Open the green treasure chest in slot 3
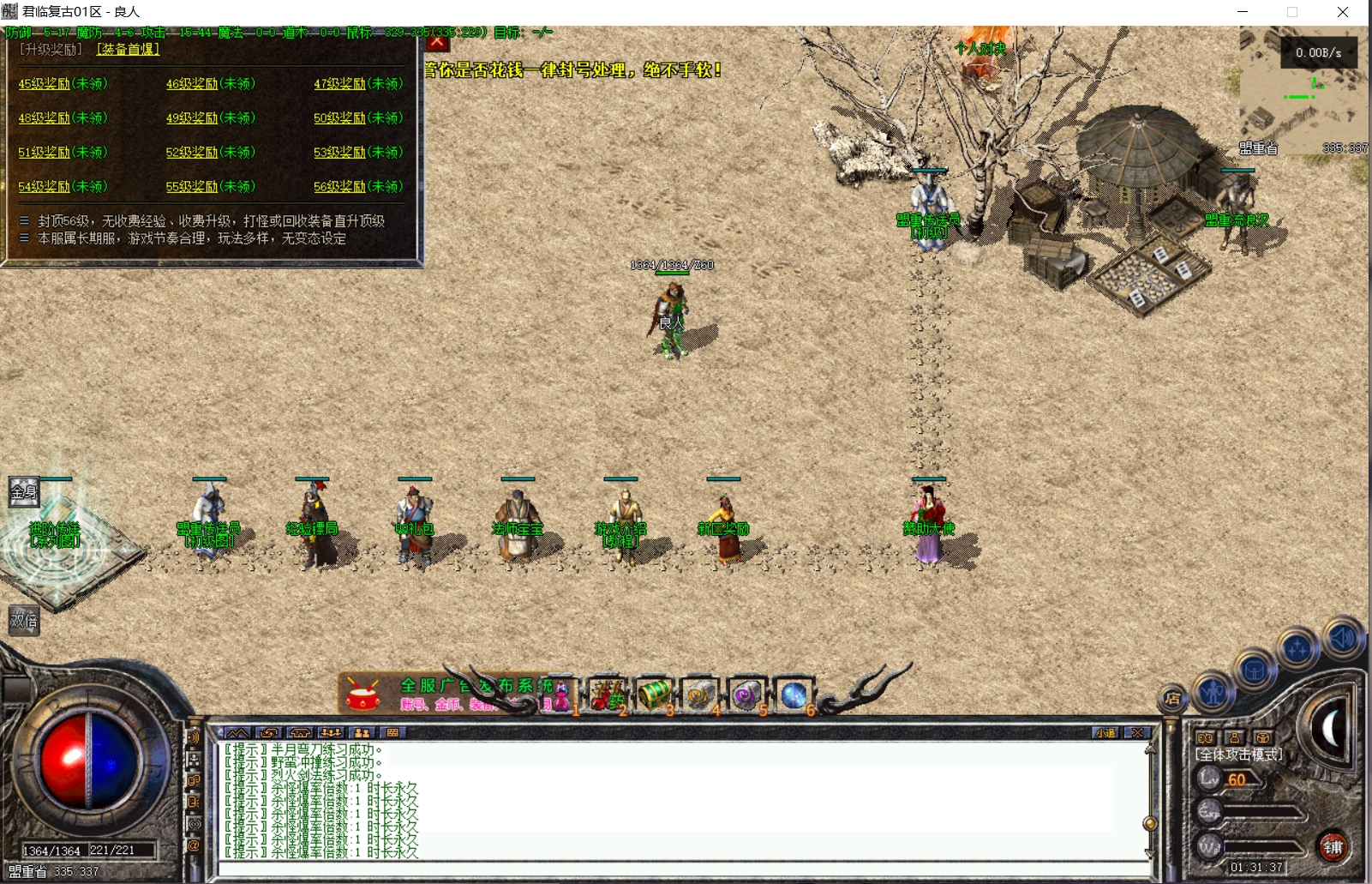The height and width of the screenshot is (884, 1372). [x=654, y=695]
